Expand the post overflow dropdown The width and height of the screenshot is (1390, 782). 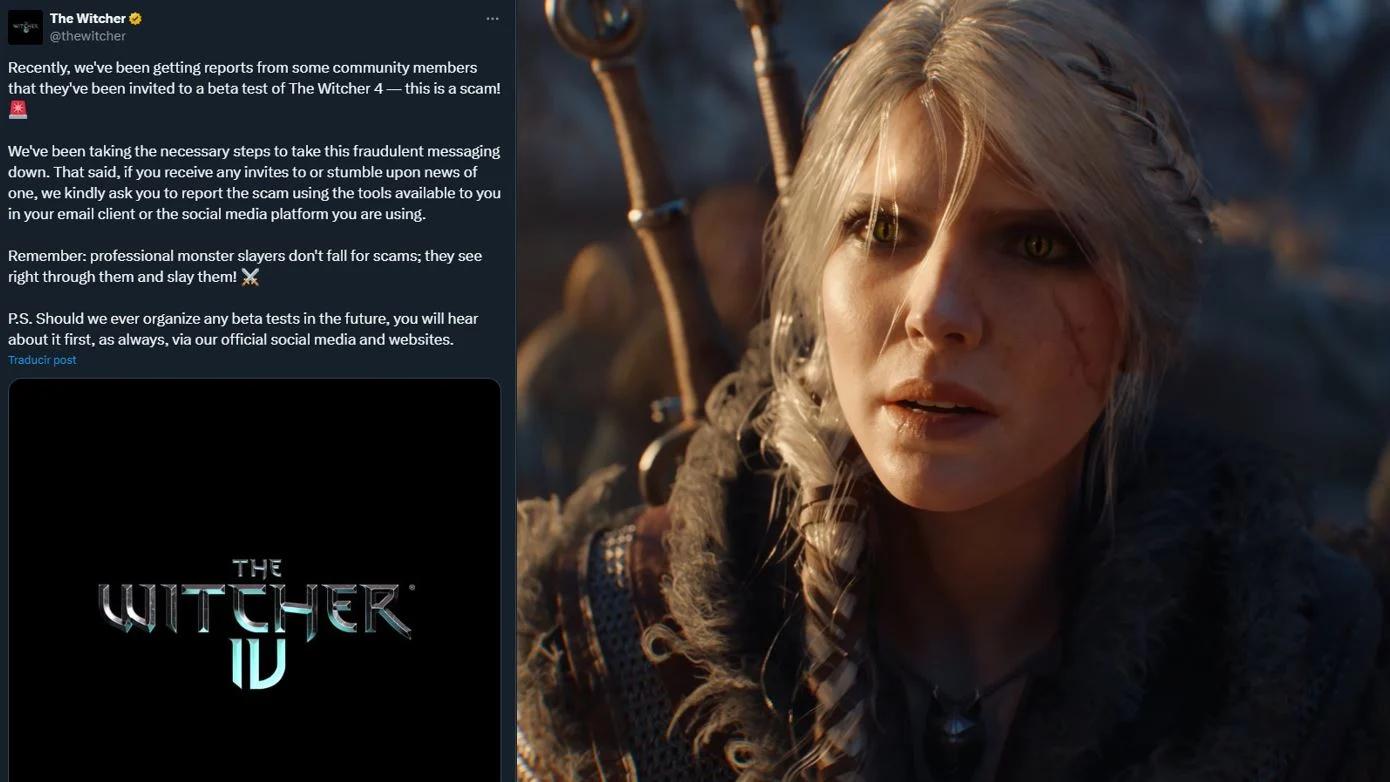point(492,18)
